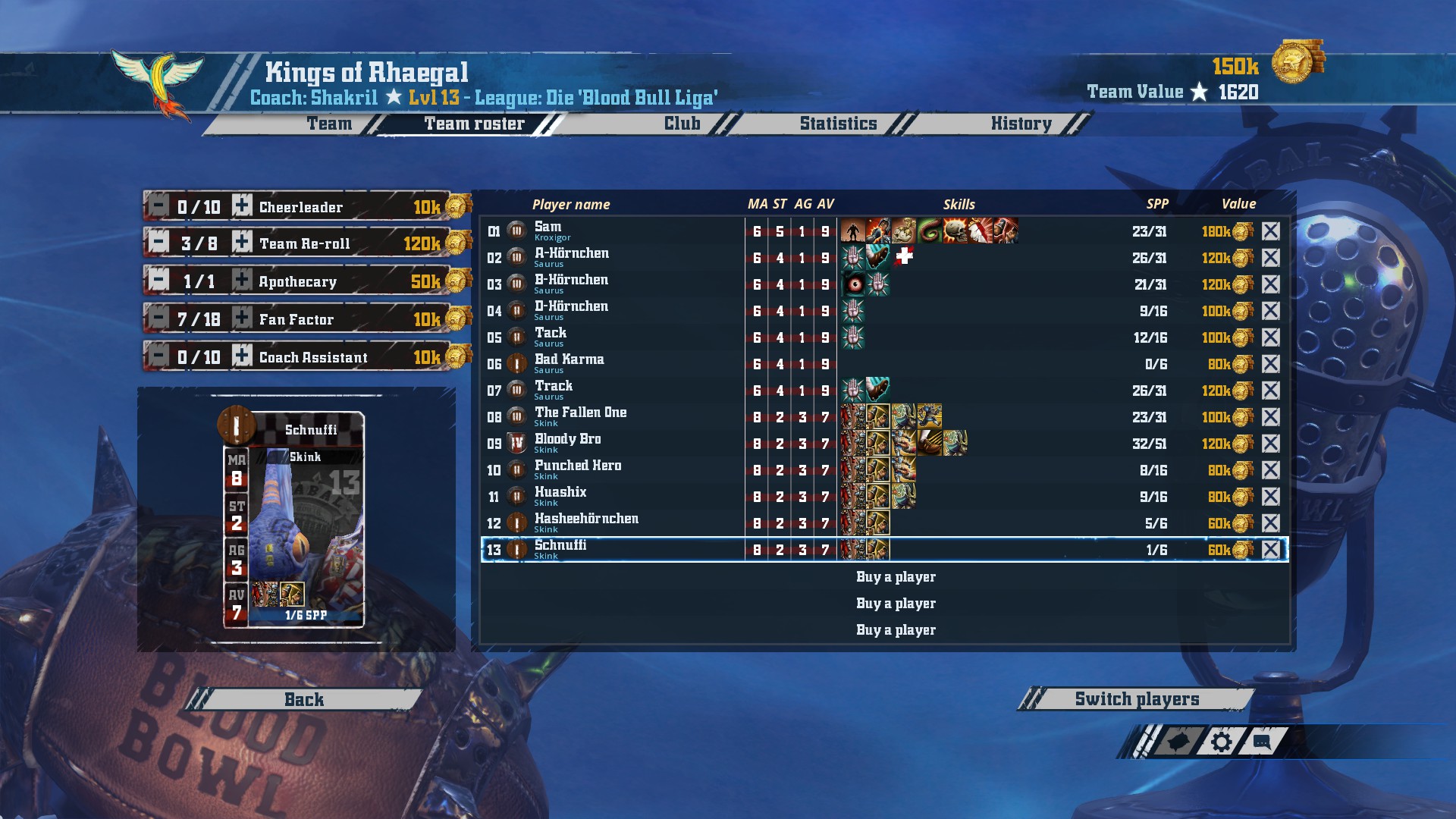The height and width of the screenshot is (819, 1456).
Task: Open the Club tab
Action: point(682,124)
